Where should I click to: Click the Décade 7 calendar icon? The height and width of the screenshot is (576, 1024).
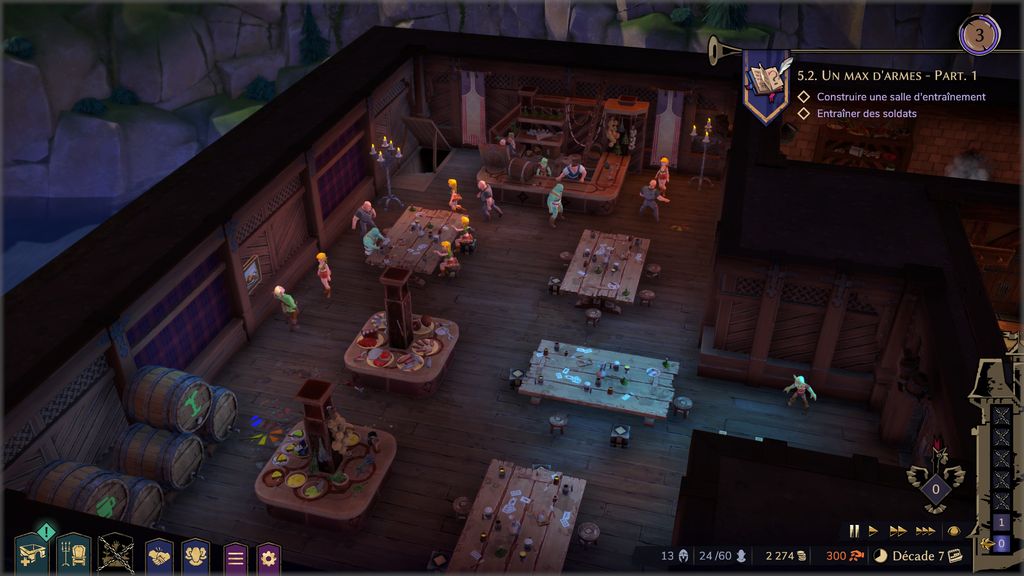coord(955,556)
